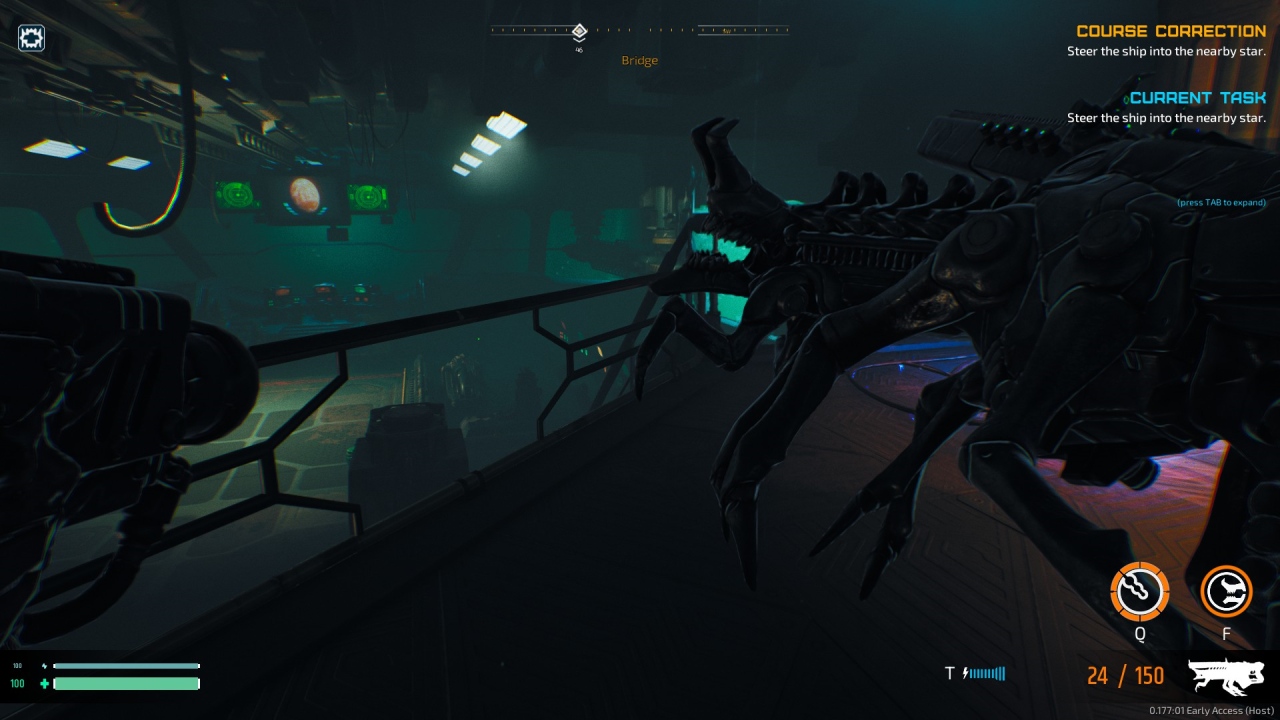Select the Course Correction objective
This screenshot has width=1280, height=720.
click(1170, 32)
